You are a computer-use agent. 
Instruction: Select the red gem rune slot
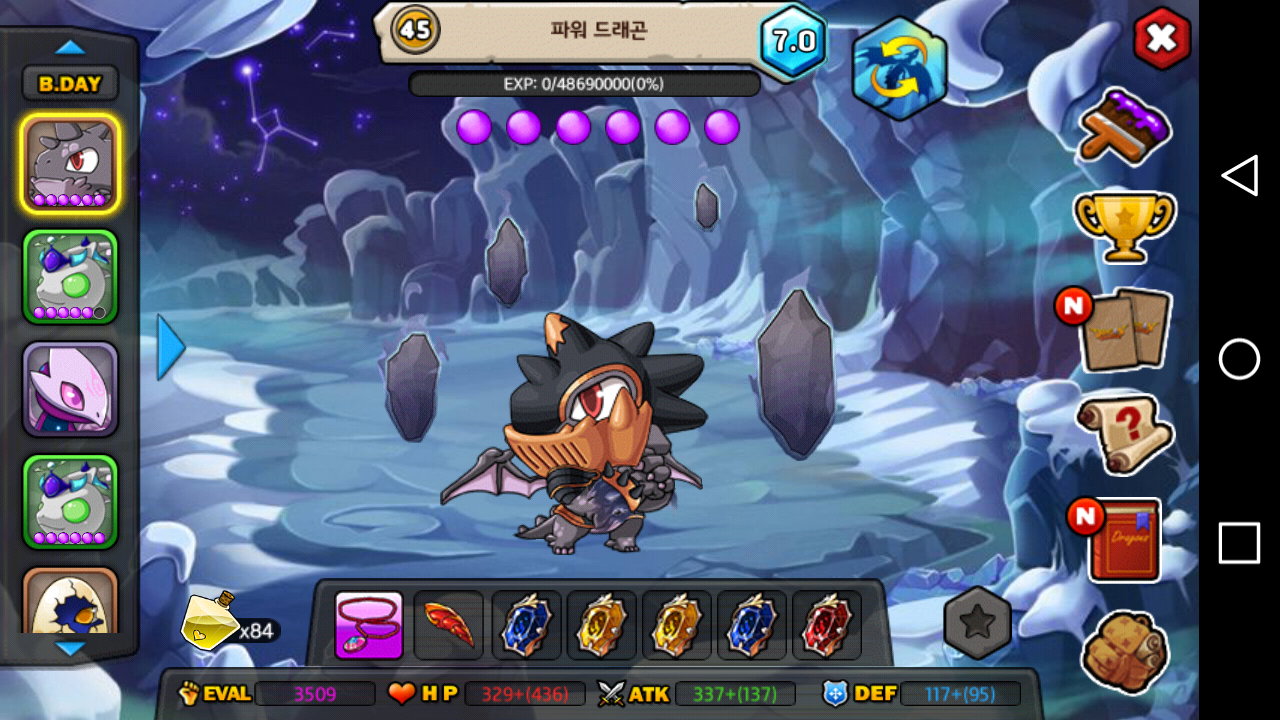[827, 626]
